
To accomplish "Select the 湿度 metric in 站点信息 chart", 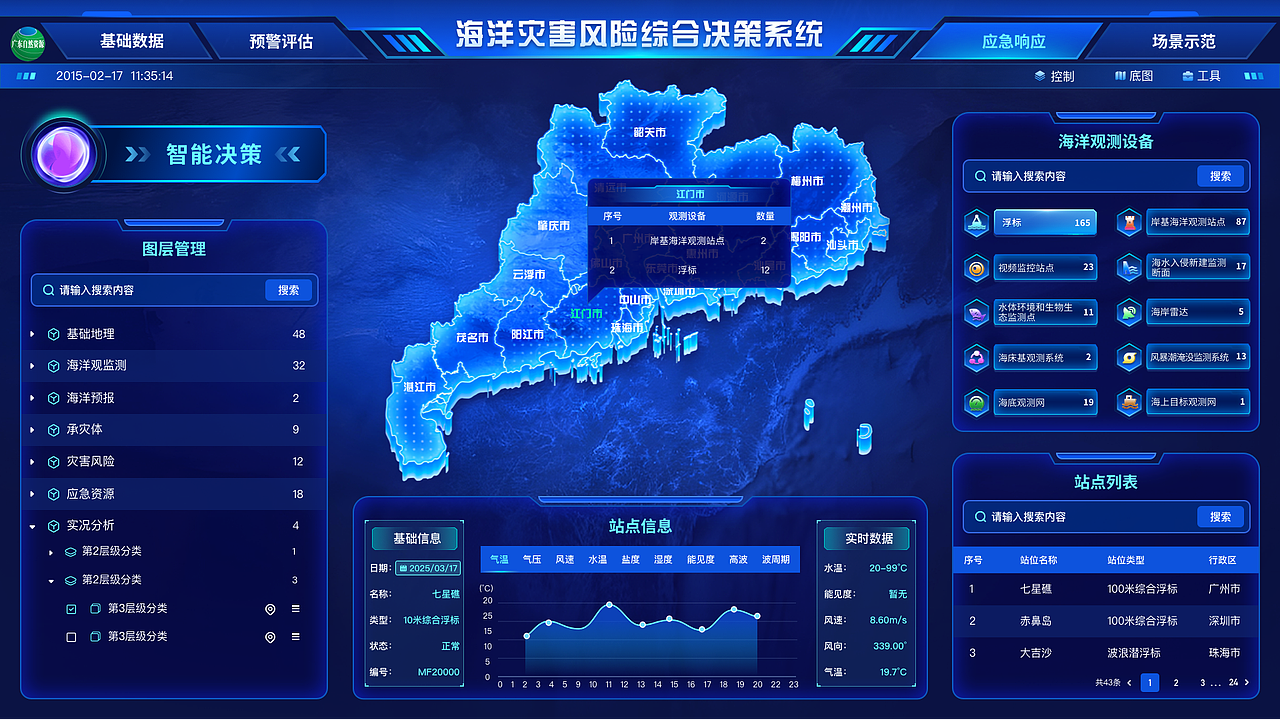I will tap(662, 559).
